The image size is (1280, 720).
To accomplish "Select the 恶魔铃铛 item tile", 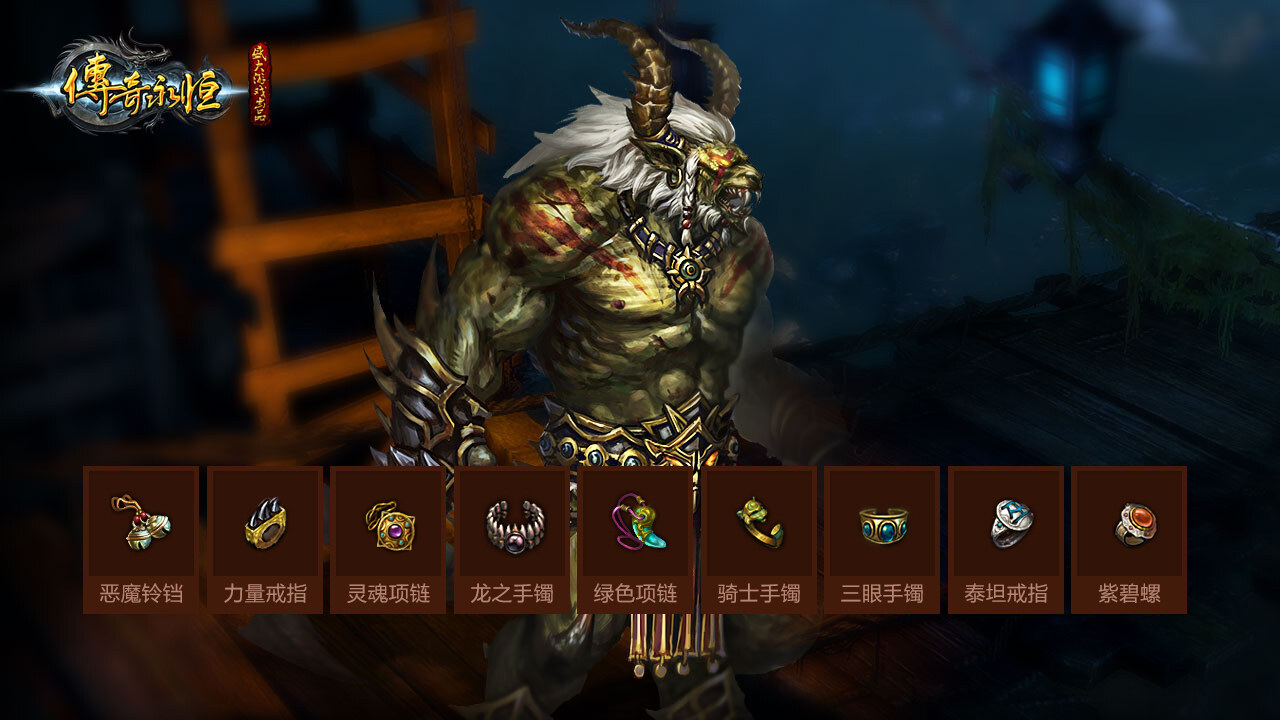I will tap(141, 539).
